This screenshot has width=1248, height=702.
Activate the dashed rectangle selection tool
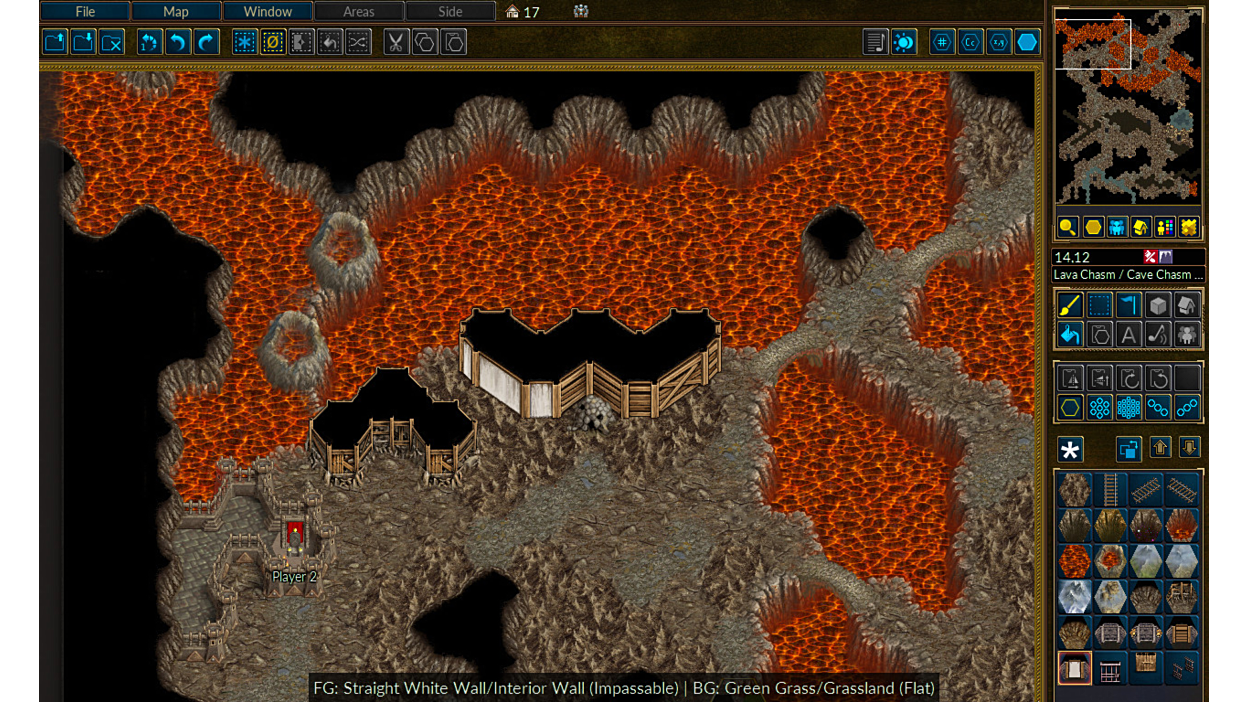click(1099, 305)
